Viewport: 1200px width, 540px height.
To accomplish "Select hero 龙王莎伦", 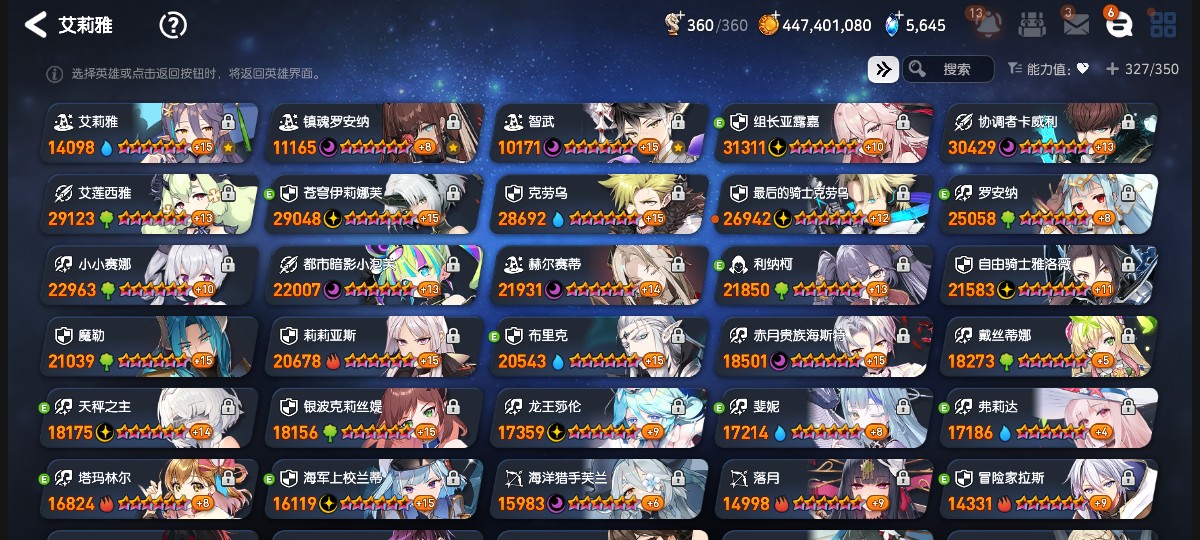I will tap(600, 417).
